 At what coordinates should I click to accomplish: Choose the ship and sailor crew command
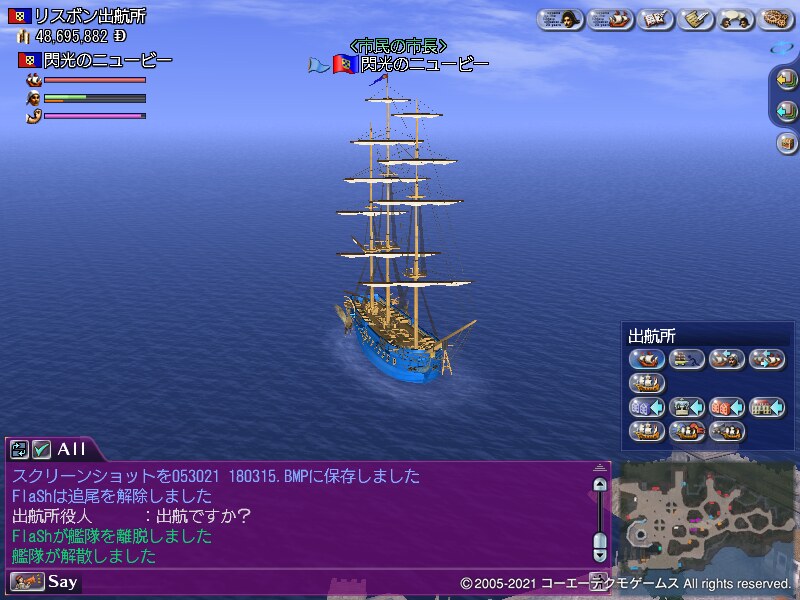coord(727,359)
